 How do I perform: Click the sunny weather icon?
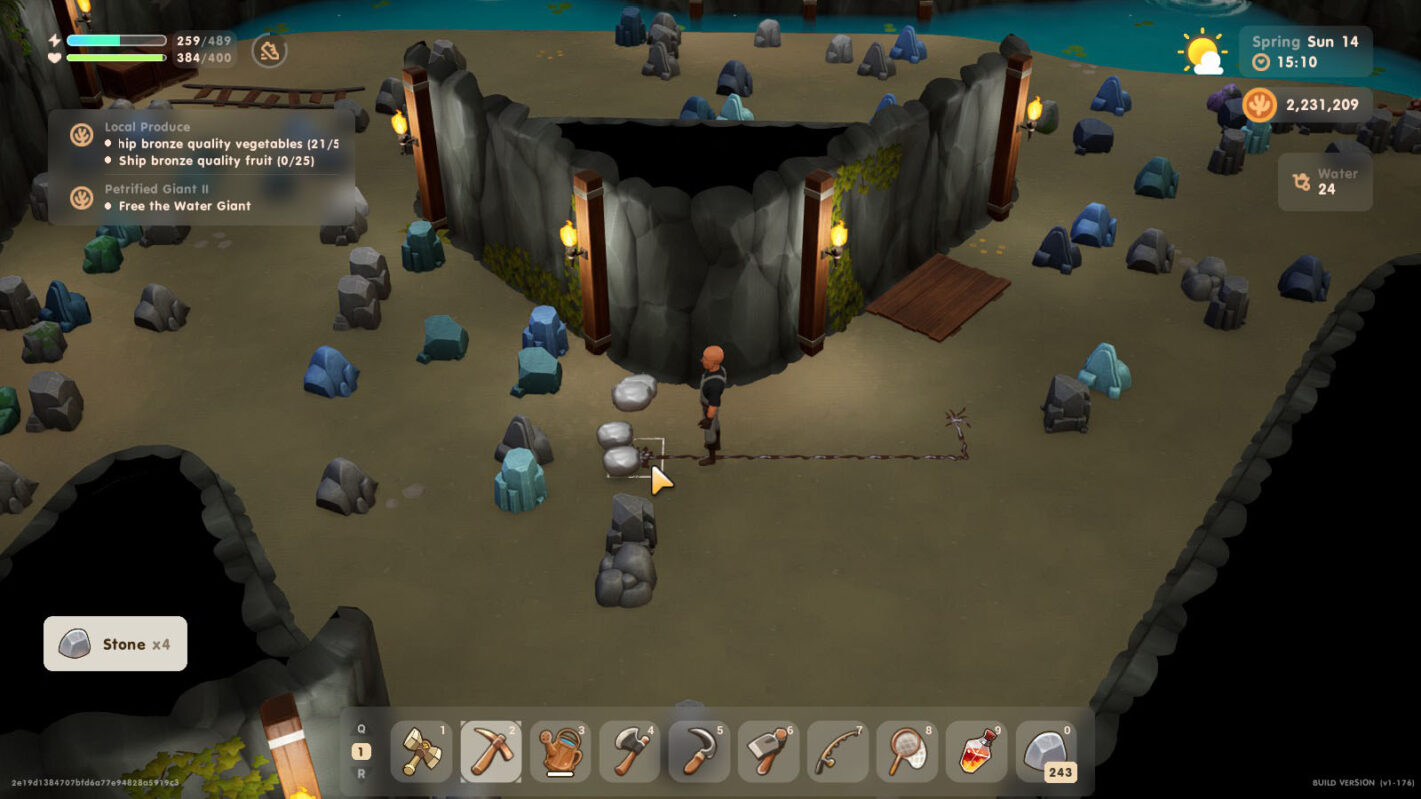click(1201, 52)
